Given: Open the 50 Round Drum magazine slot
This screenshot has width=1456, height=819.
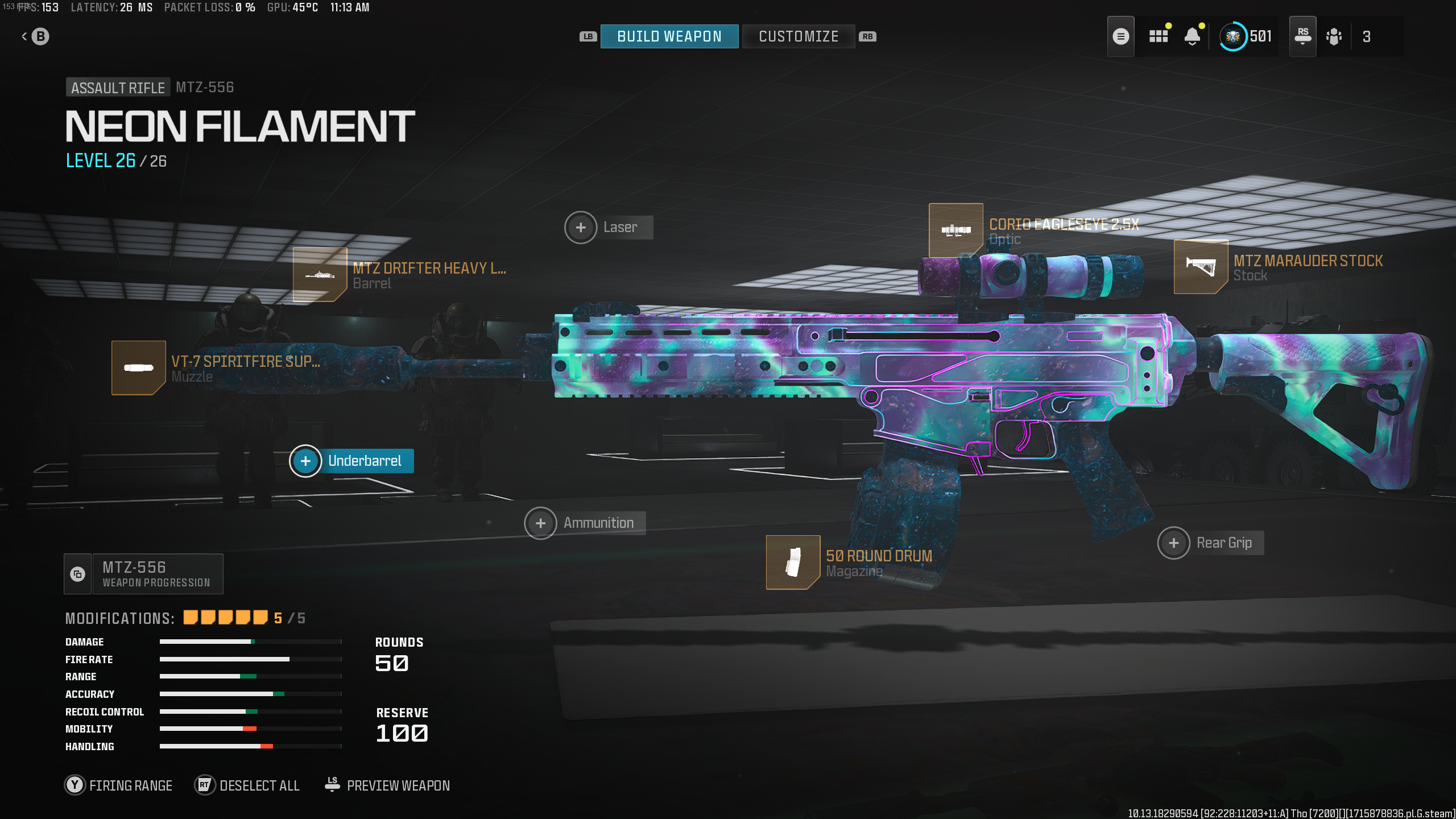Looking at the screenshot, I should coord(794,563).
